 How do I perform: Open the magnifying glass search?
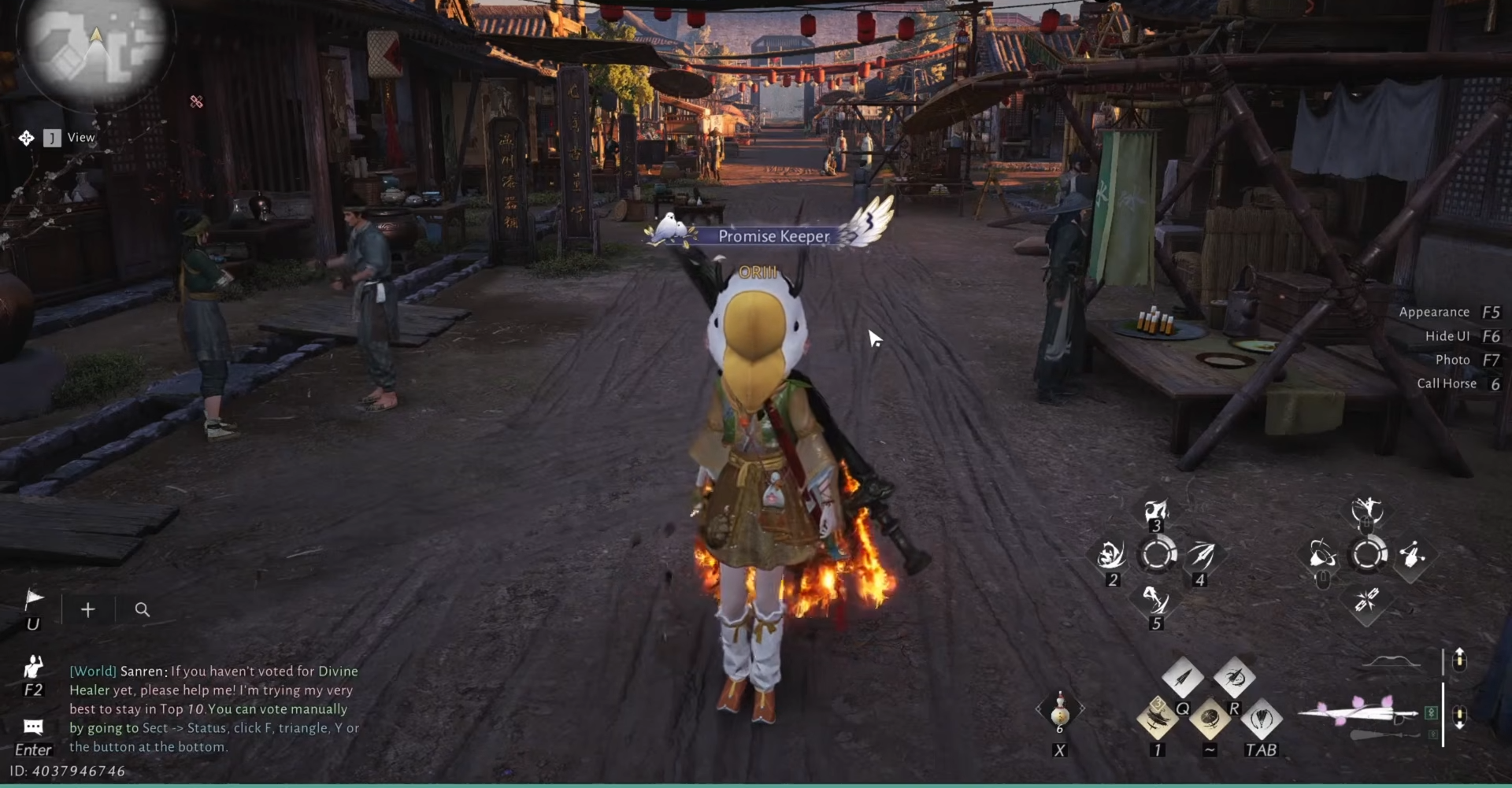tap(143, 609)
